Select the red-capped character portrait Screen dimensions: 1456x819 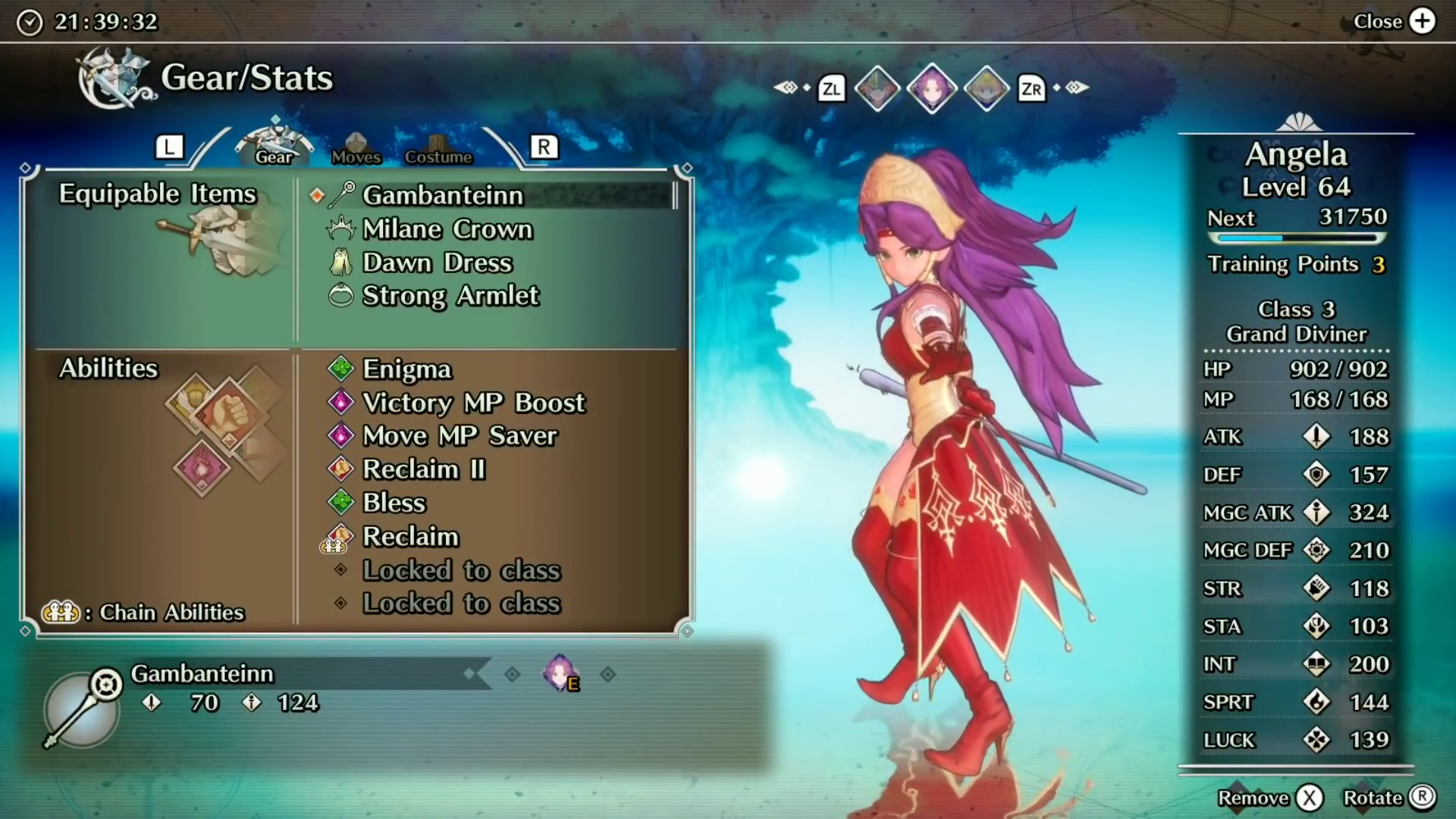877,89
